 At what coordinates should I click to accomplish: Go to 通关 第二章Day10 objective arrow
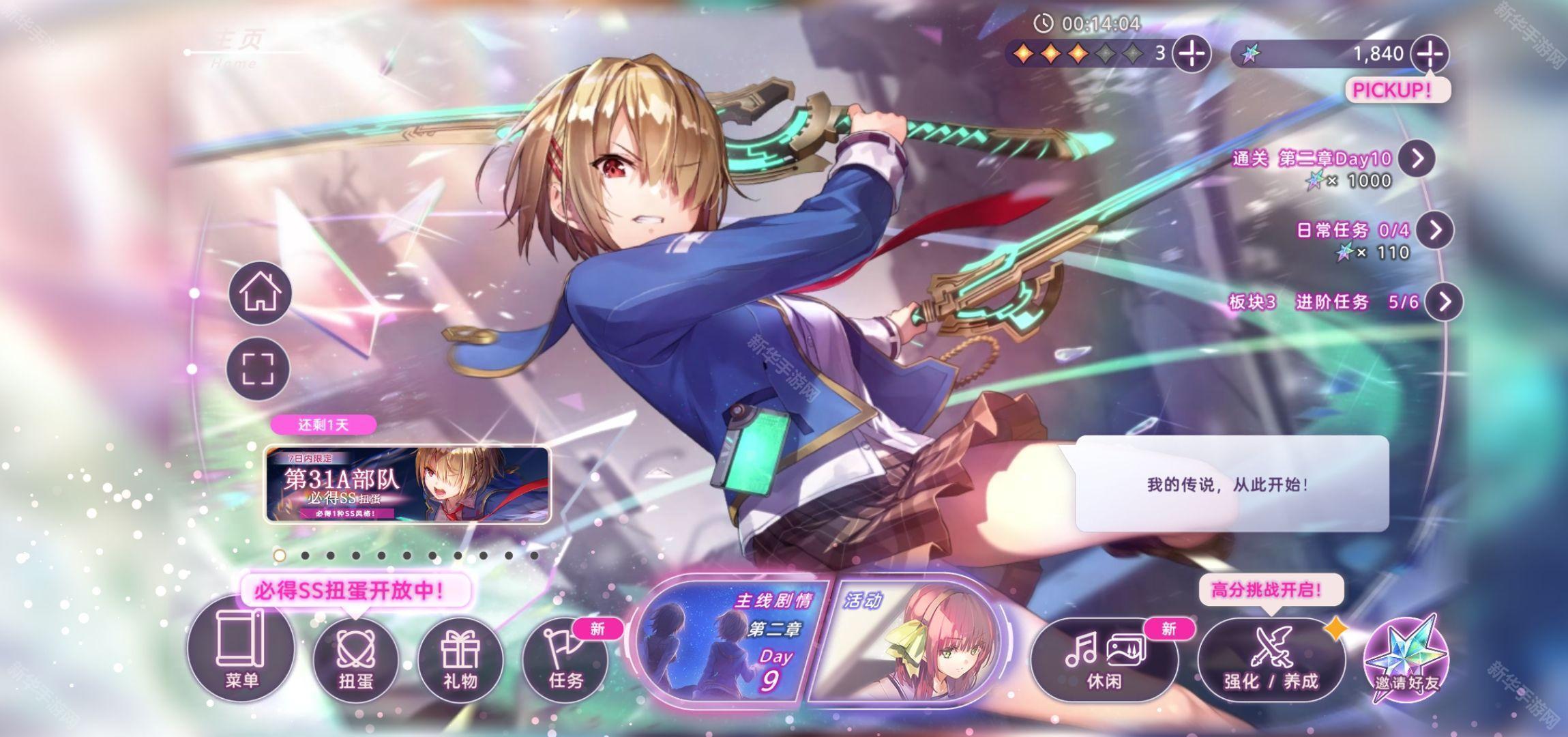1417,158
